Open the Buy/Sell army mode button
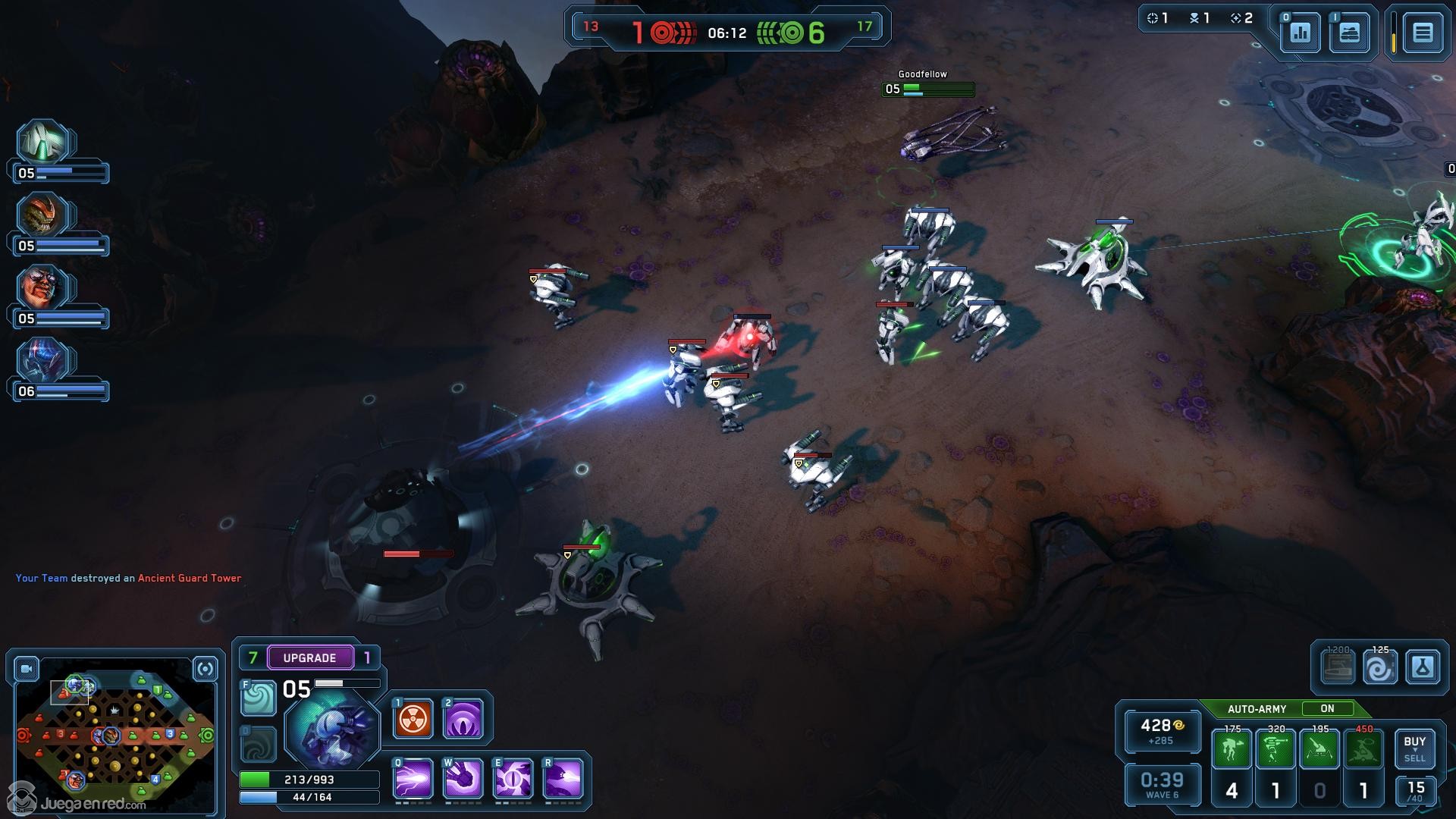 (1414, 748)
